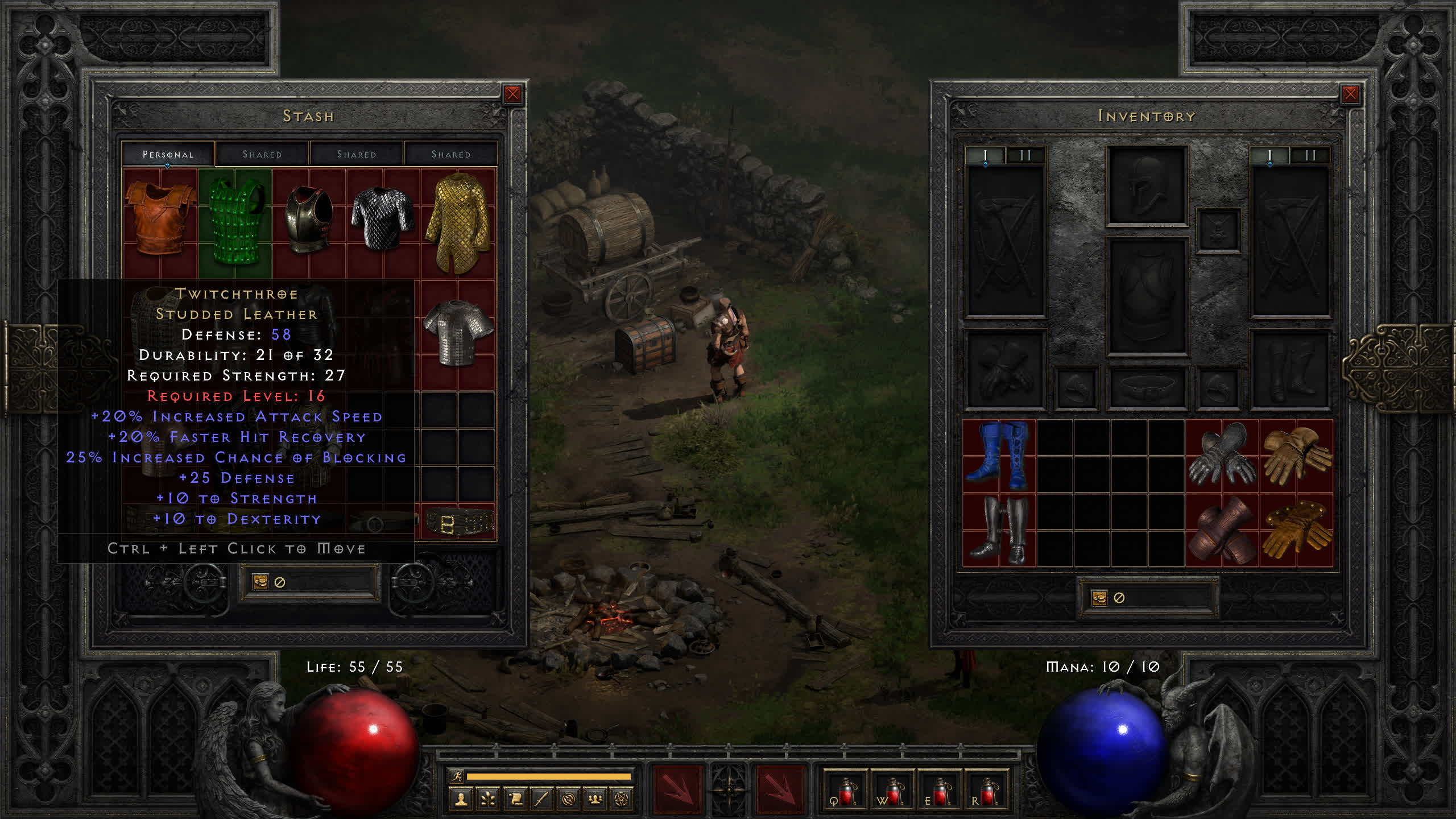This screenshot has width=1456, height=819.
Task: Select the black breast plate in stash
Action: [x=309, y=219]
